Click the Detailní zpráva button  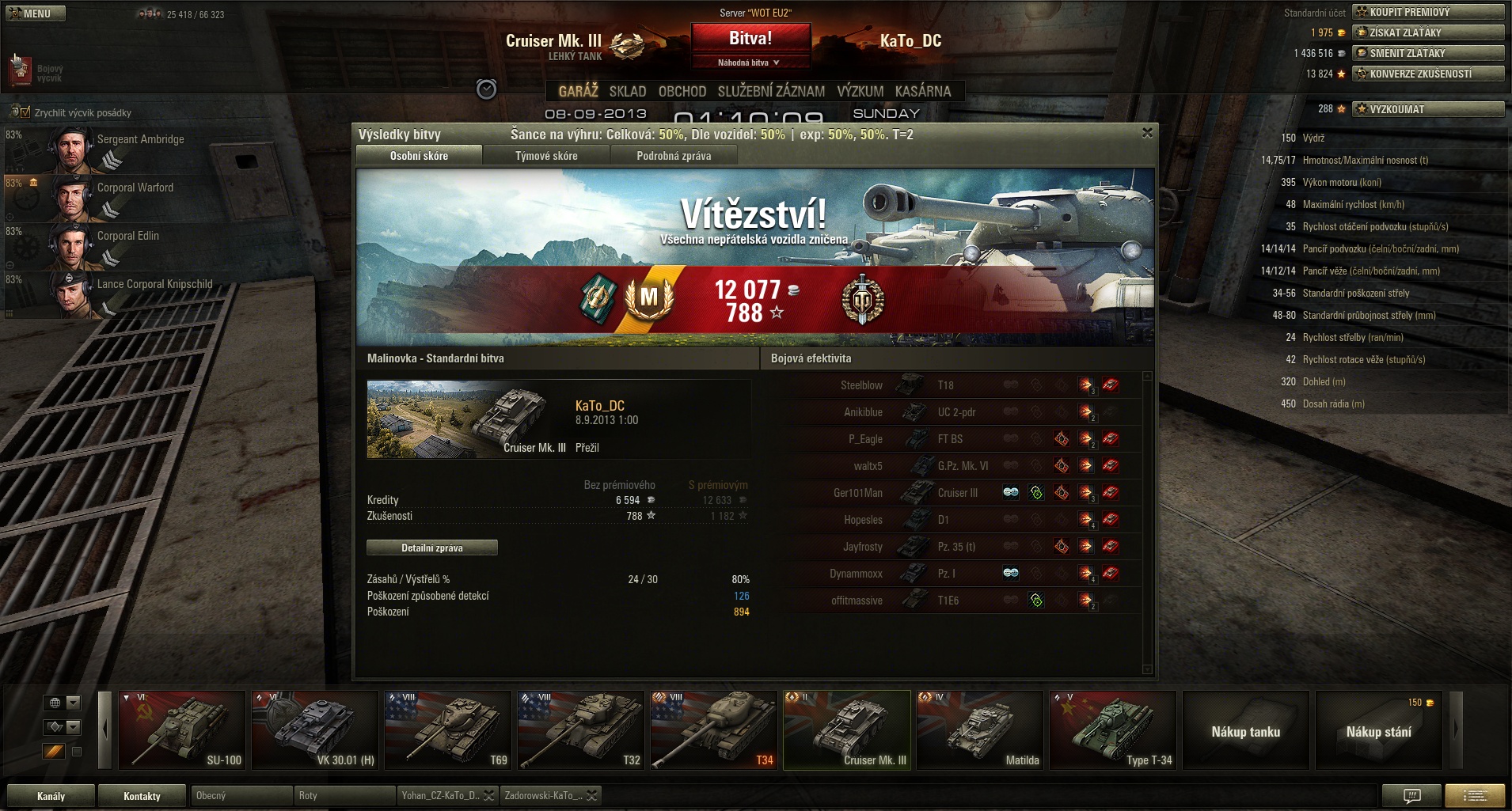click(x=432, y=548)
